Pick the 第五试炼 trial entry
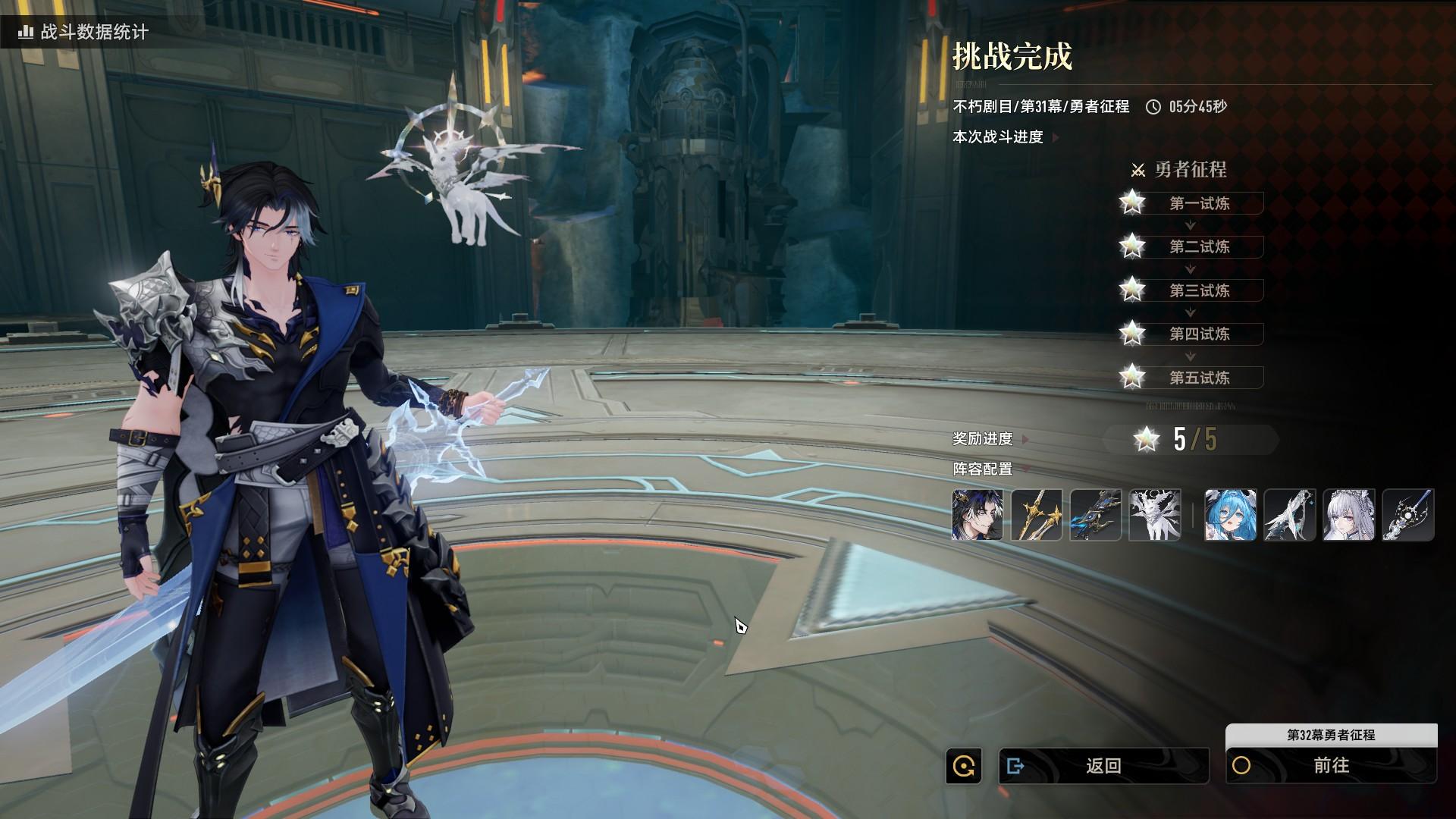This screenshot has height=819, width=1456. [x=1199, y=378]
